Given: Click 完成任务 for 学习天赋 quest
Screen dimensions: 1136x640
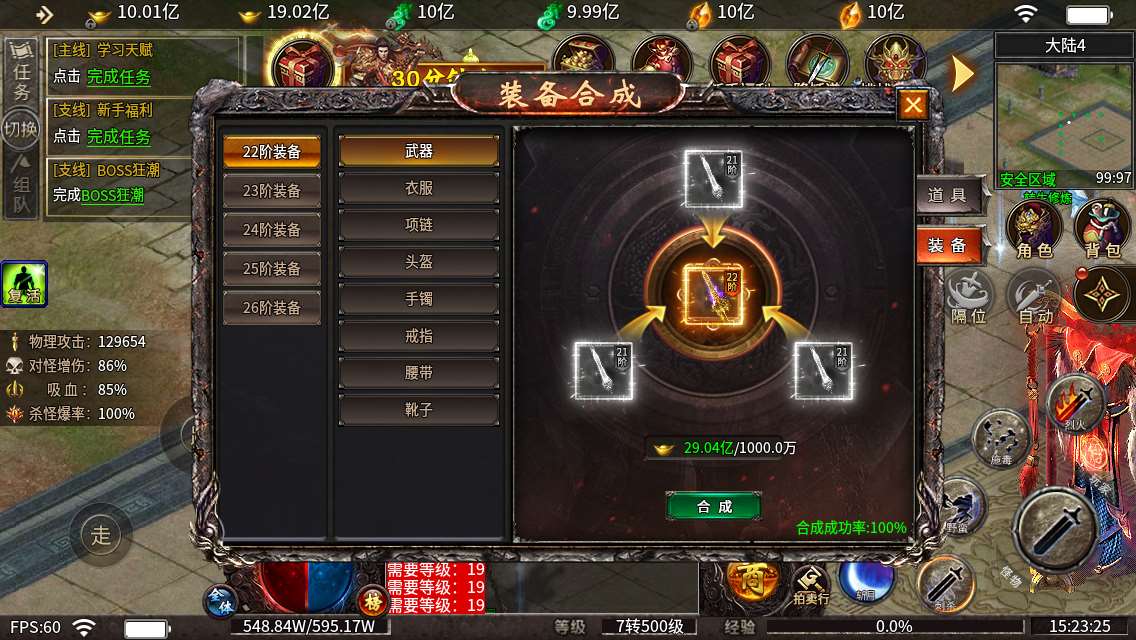Looking at the screenshot, I should click(x=119, y=77).
